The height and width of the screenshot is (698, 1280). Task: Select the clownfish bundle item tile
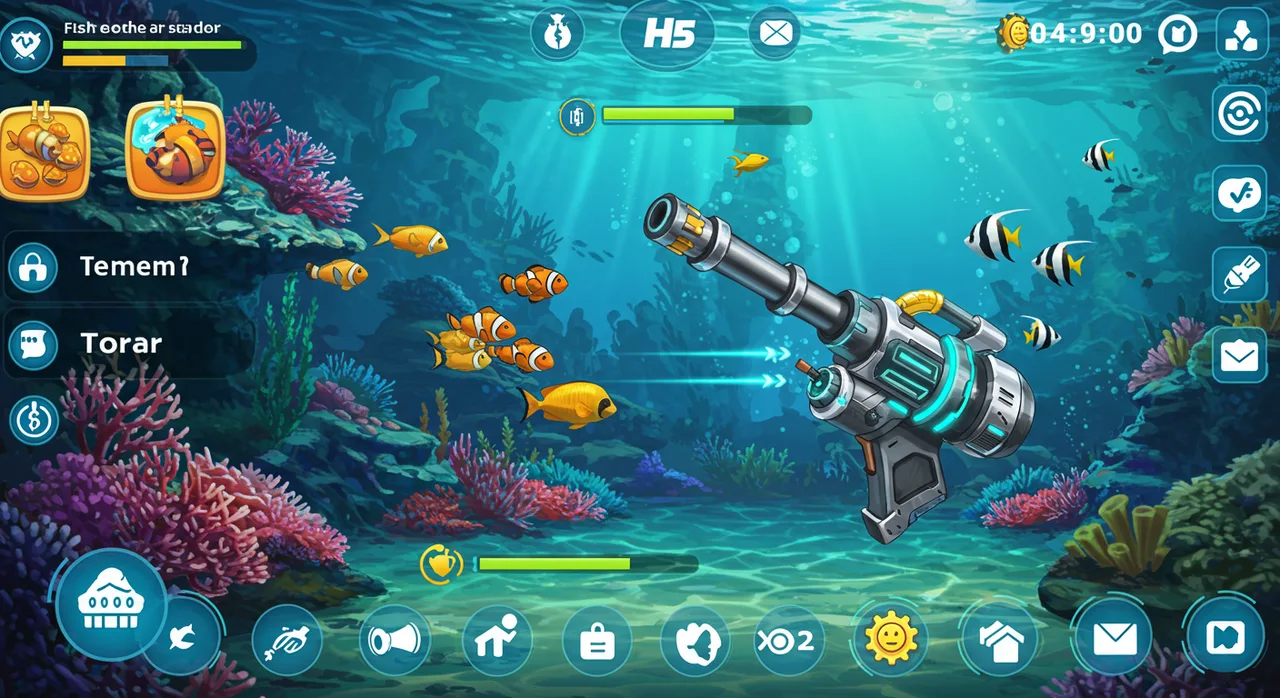(42, 152)
